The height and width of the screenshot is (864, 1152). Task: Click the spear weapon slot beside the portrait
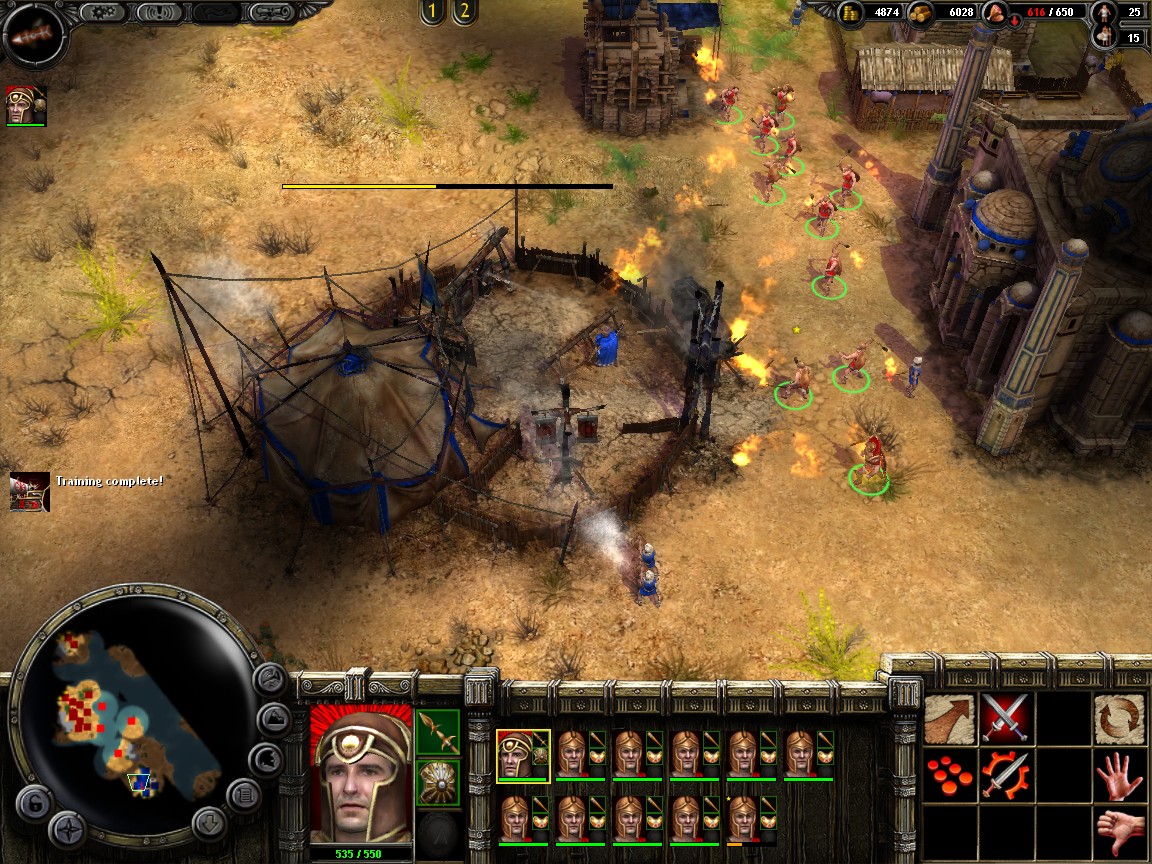(x=438, y=731)
